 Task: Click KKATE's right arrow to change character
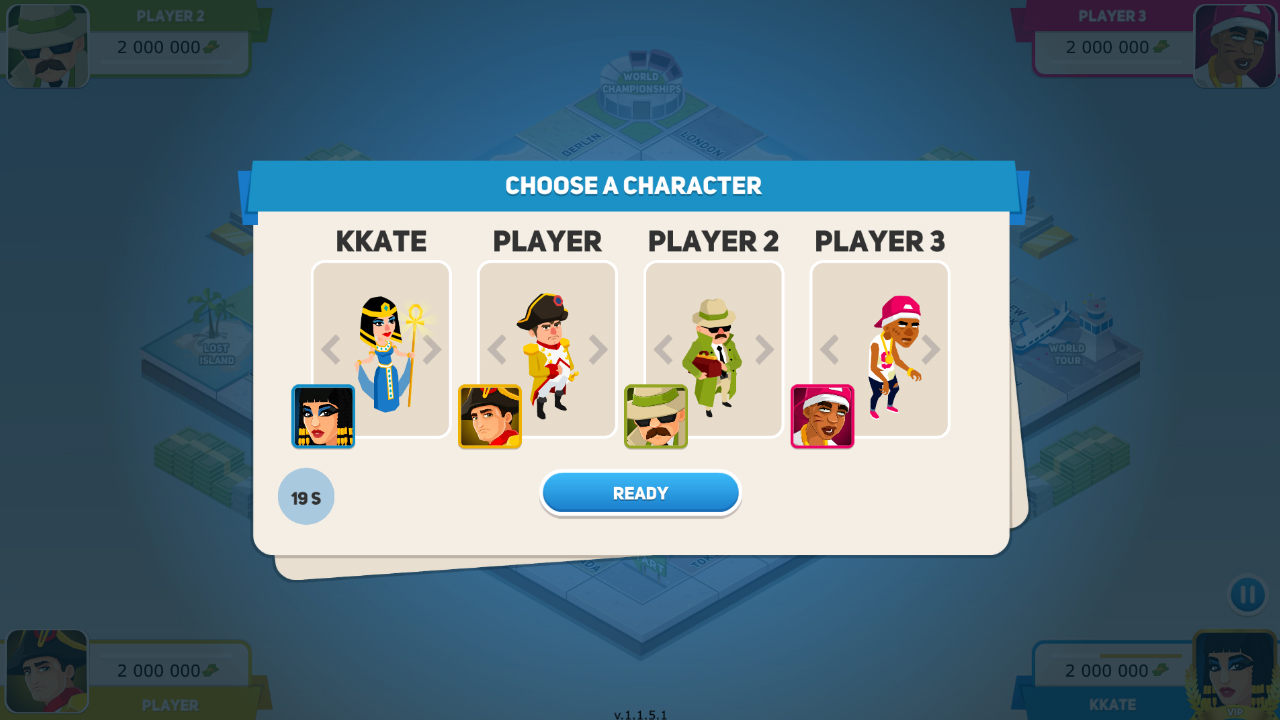click(432, 349)
